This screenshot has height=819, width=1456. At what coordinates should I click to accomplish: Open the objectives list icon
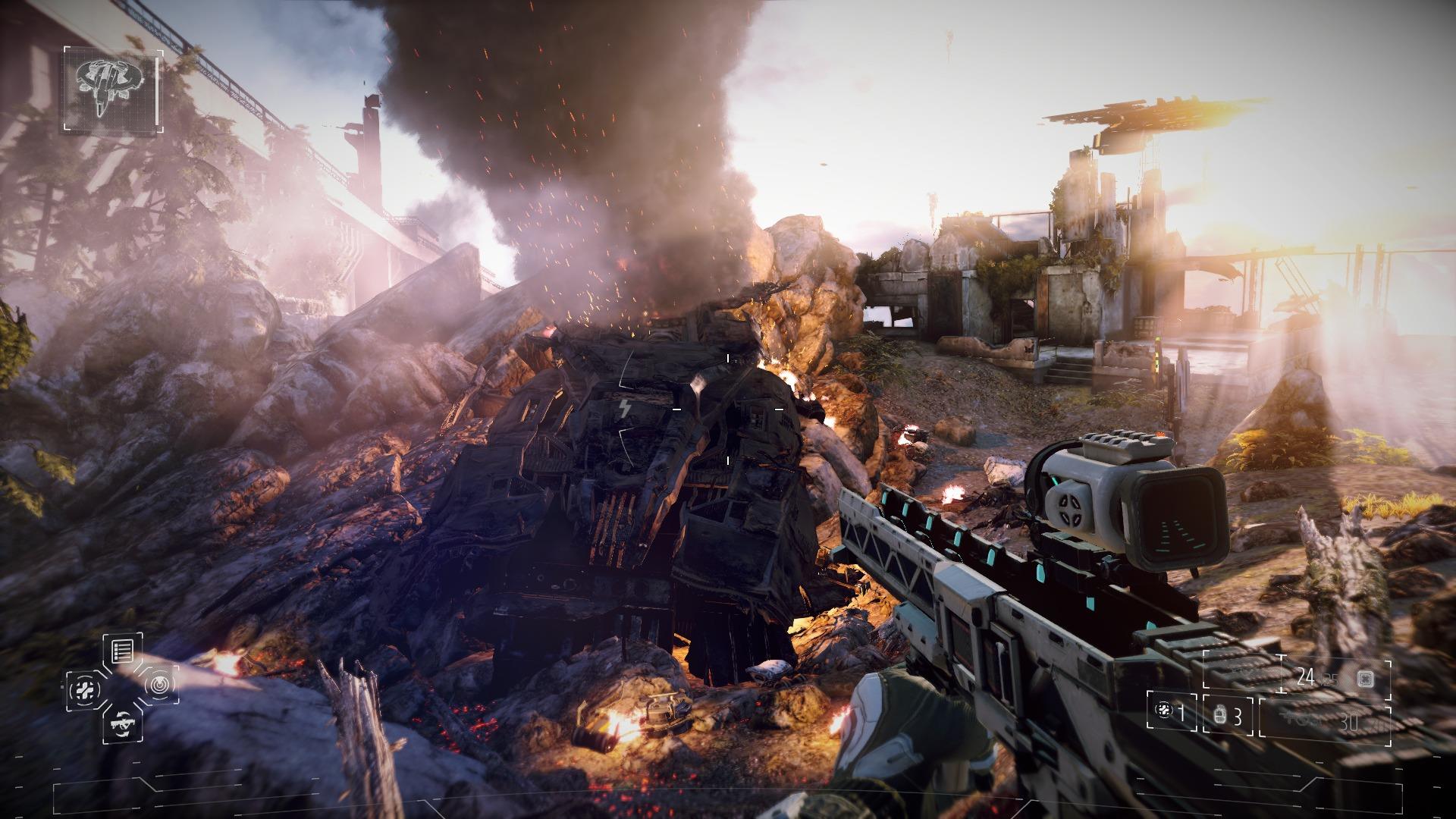[122, 649]
